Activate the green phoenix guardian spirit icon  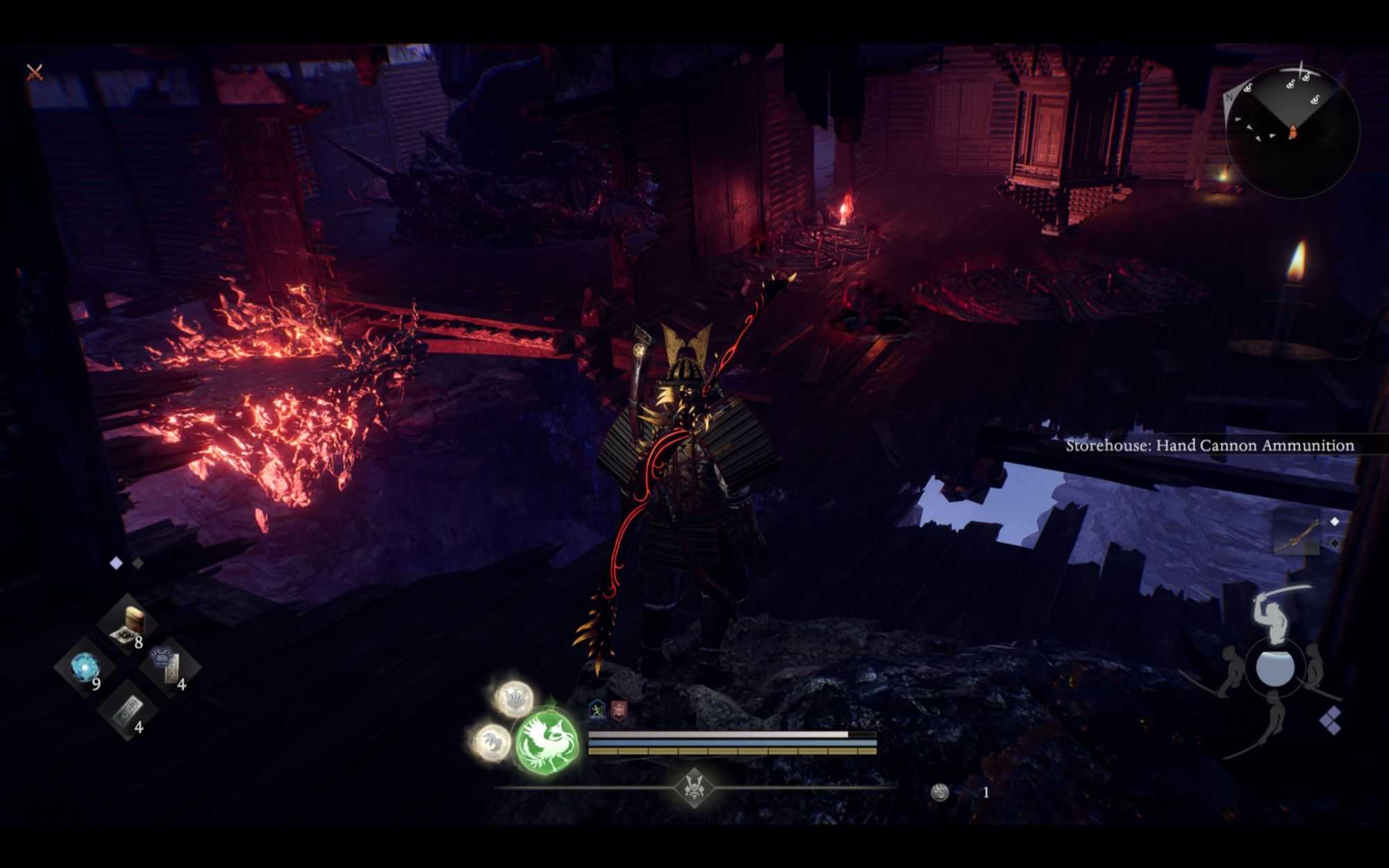click(x=547, y=740)
